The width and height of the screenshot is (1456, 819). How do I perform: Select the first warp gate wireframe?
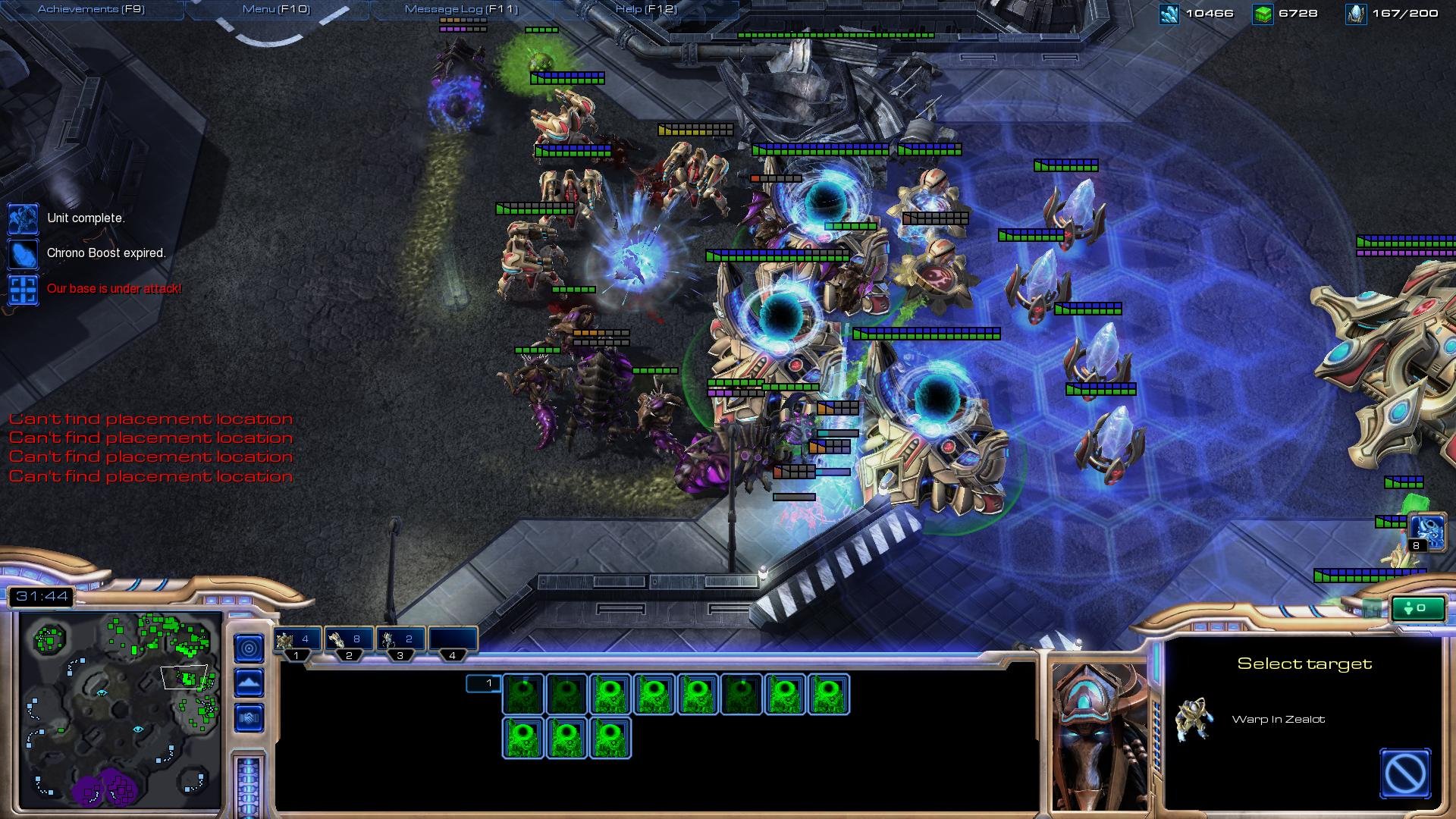(x=523, y=694)
